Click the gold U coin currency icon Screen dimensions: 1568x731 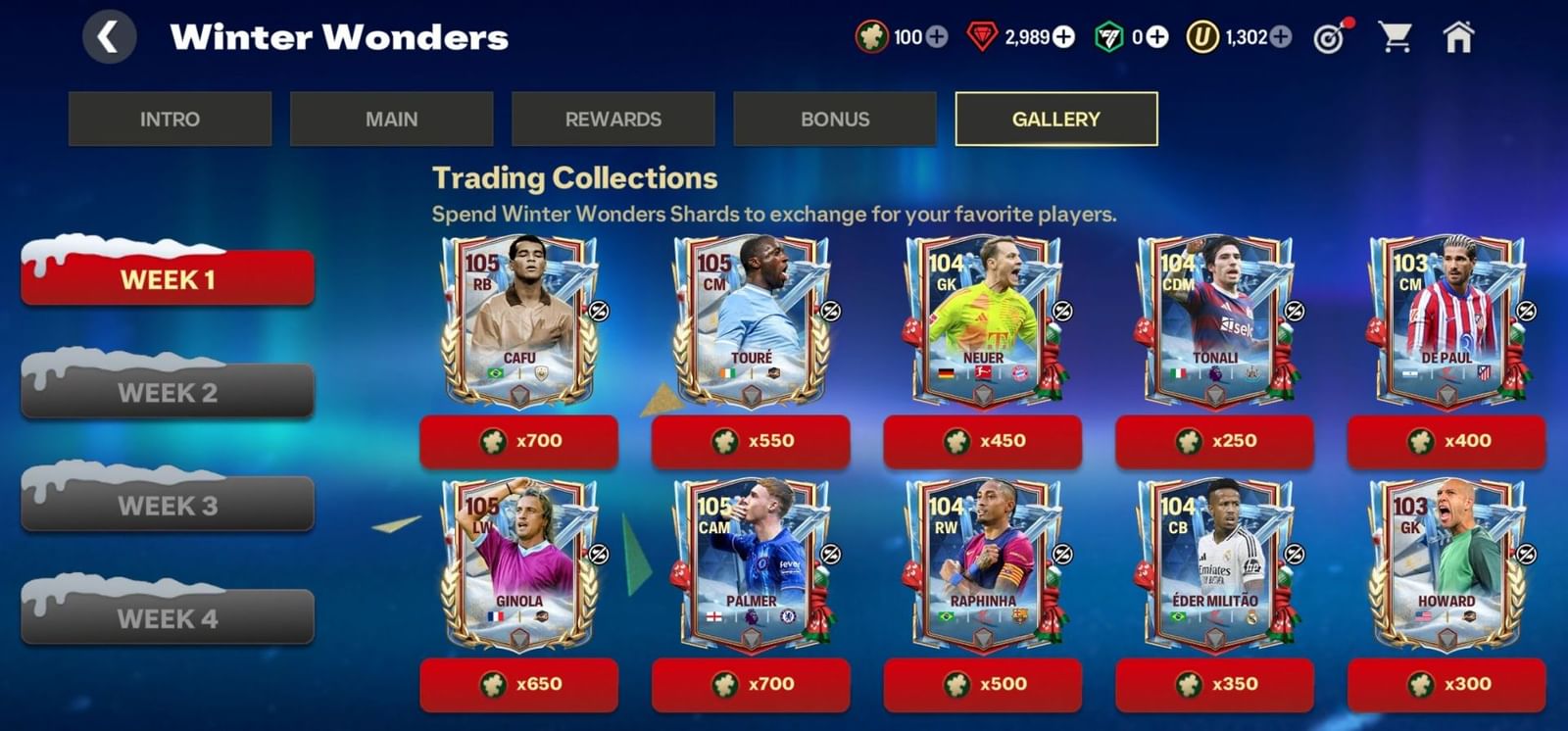[x=1203, y=37]
